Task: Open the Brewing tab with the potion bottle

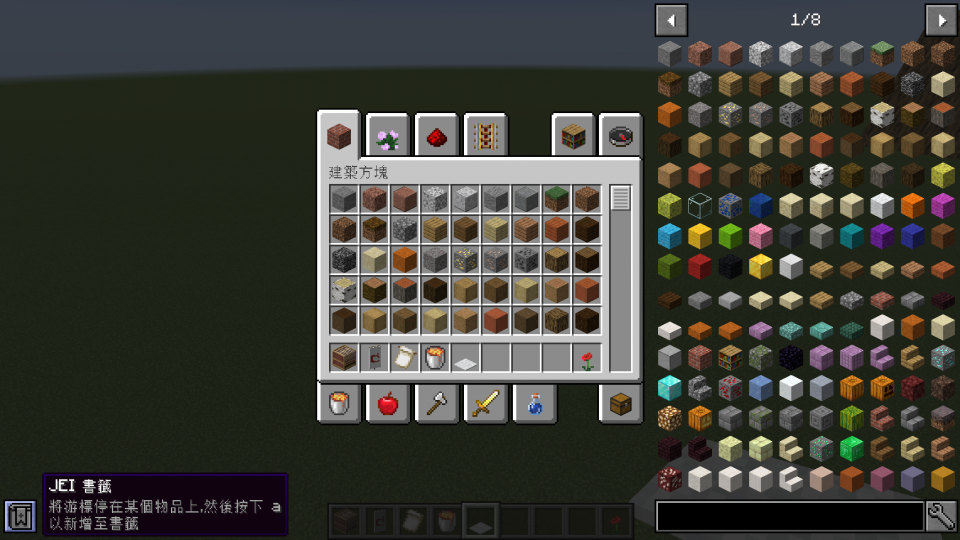Action: 534,404
